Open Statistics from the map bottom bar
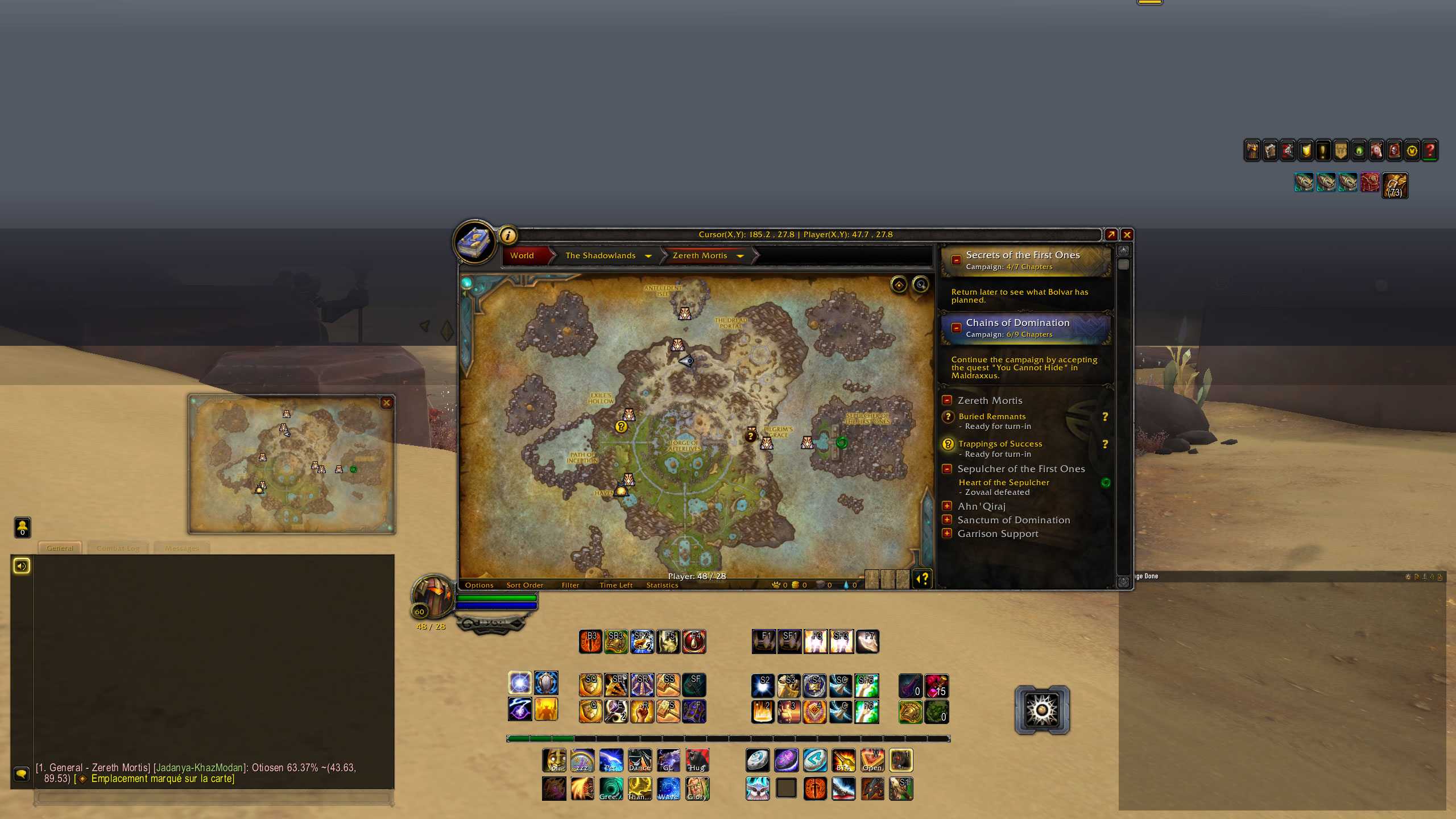This screenshot has width=1456, height=819. [662, 585]
